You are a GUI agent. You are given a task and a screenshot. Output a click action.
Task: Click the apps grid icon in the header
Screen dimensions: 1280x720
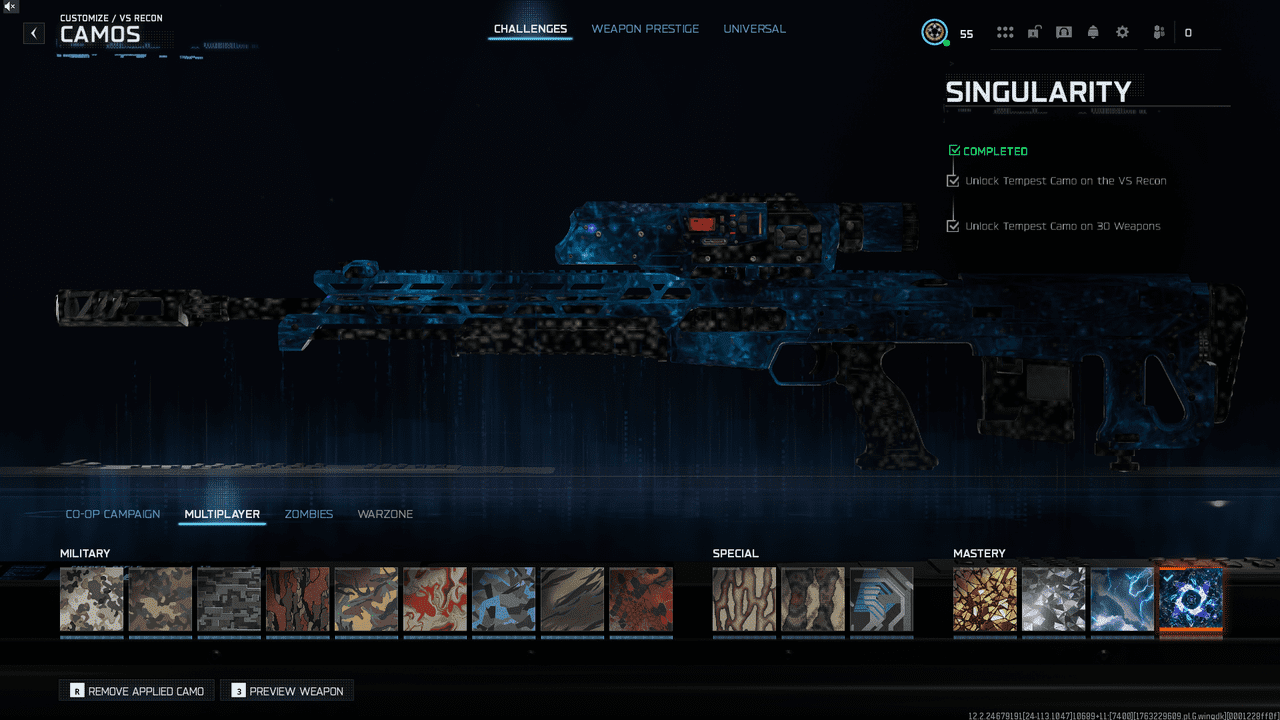(x=1004, y=31)
